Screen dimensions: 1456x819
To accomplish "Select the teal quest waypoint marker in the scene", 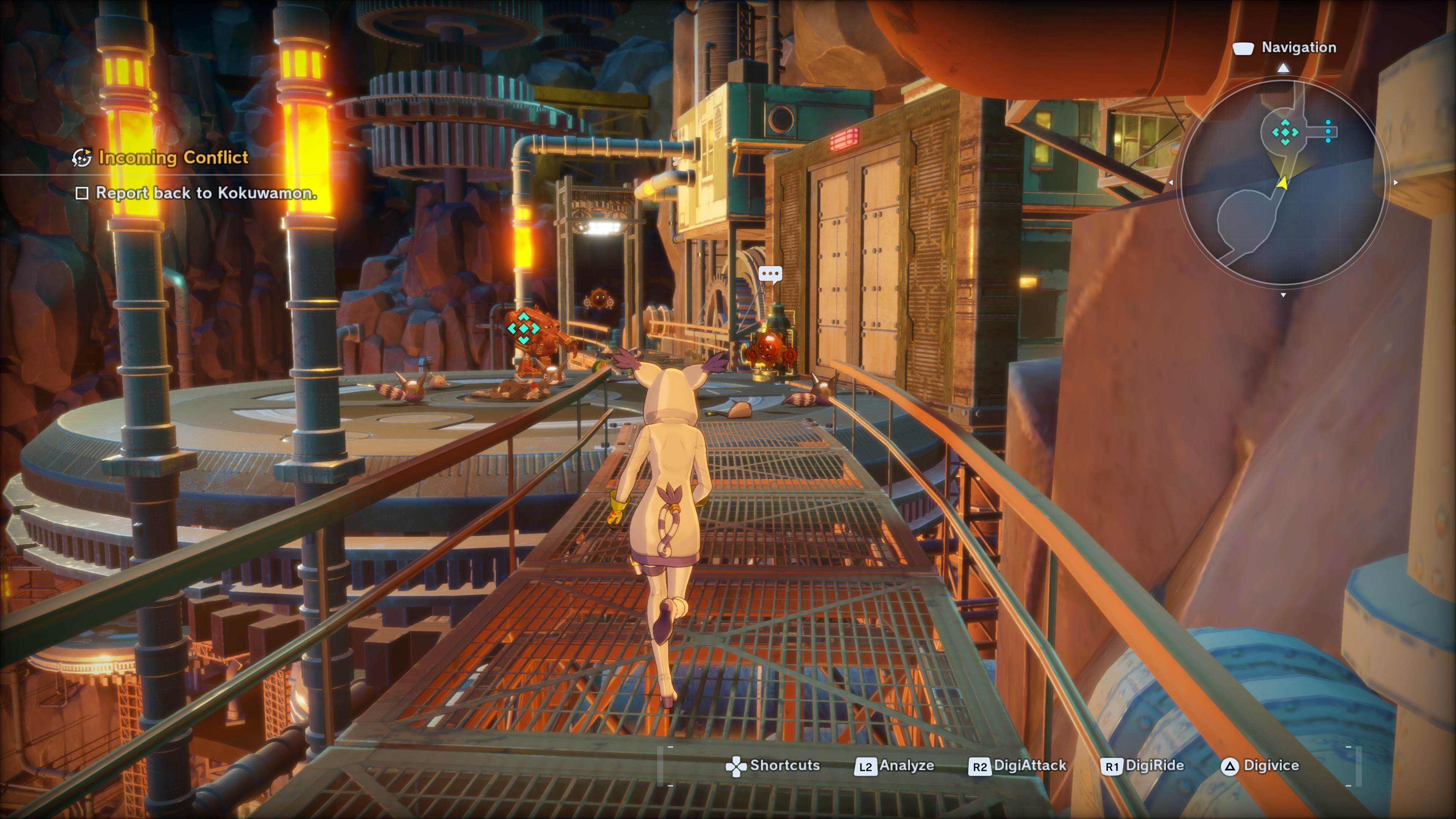I will point(523,328).
